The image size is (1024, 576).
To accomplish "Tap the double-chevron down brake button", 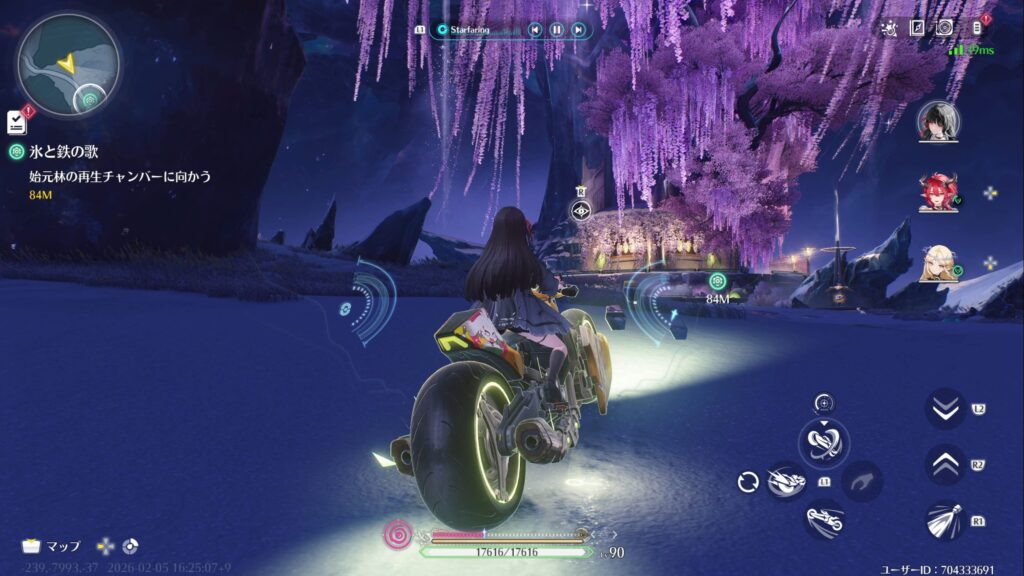I will [x=944, y=408].
